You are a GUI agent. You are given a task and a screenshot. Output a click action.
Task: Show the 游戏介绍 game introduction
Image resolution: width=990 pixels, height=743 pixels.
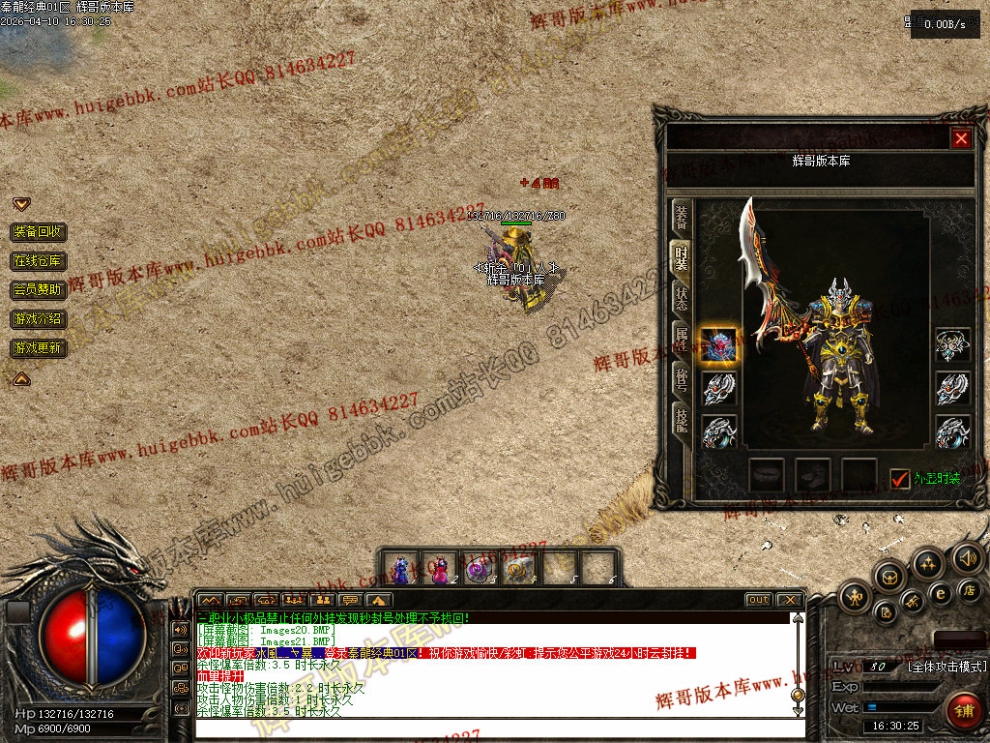[x=38, y=319]
